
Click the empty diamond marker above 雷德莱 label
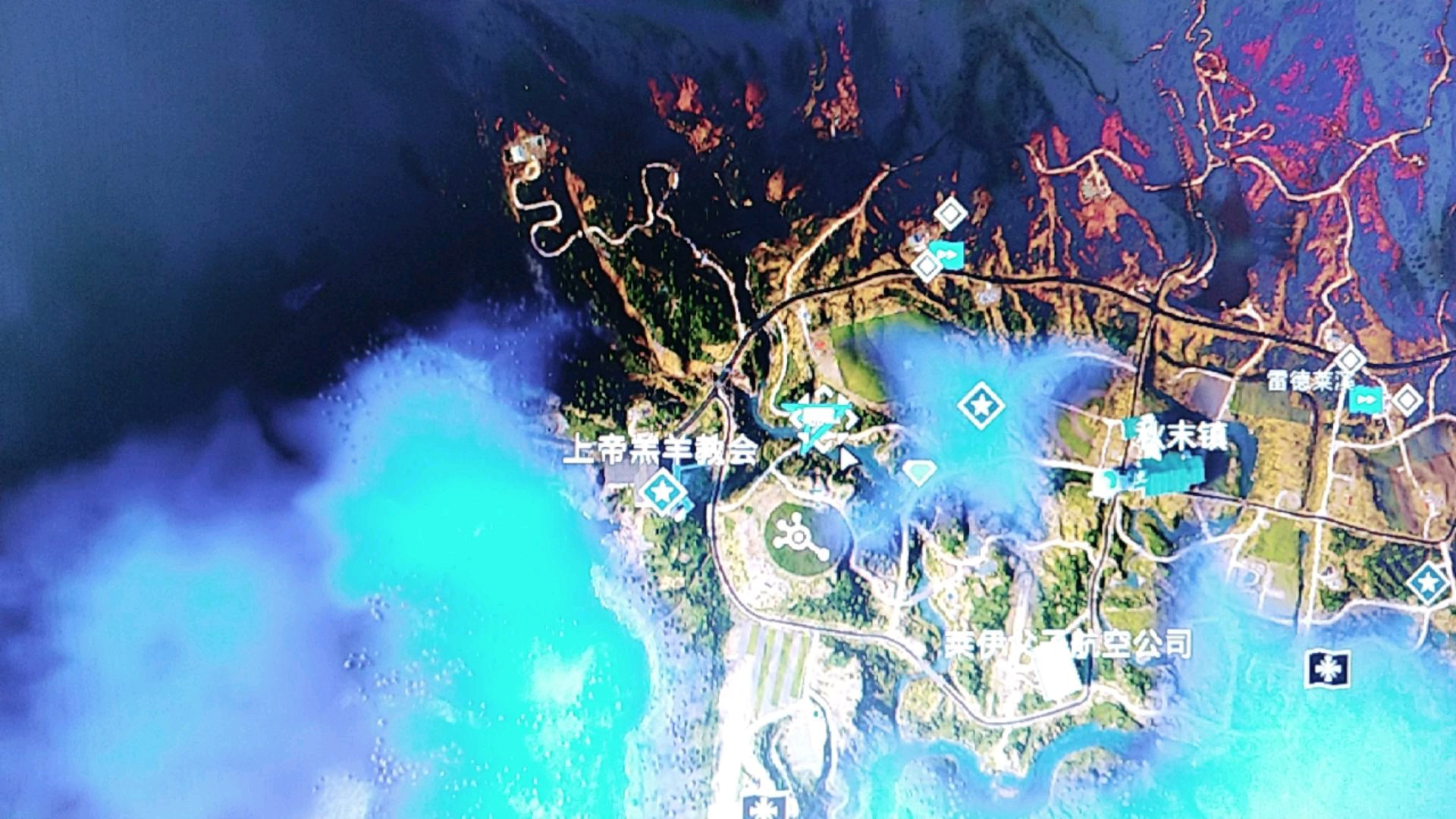[1350, 359]
